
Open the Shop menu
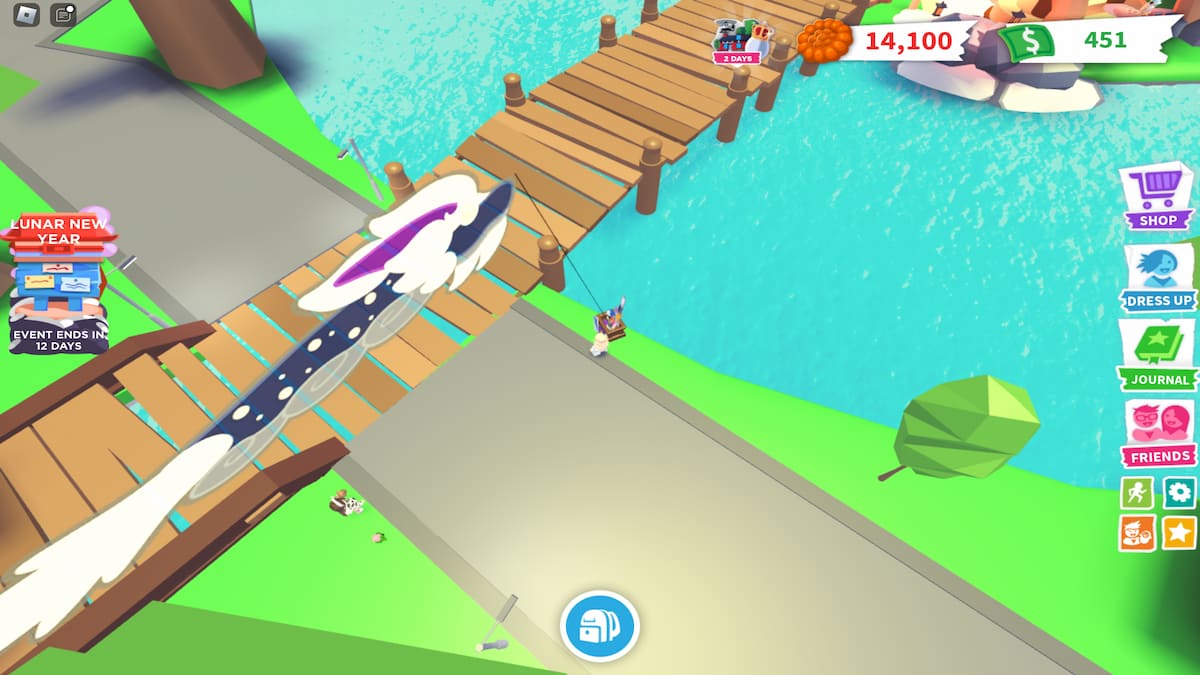click(1158, 196)
